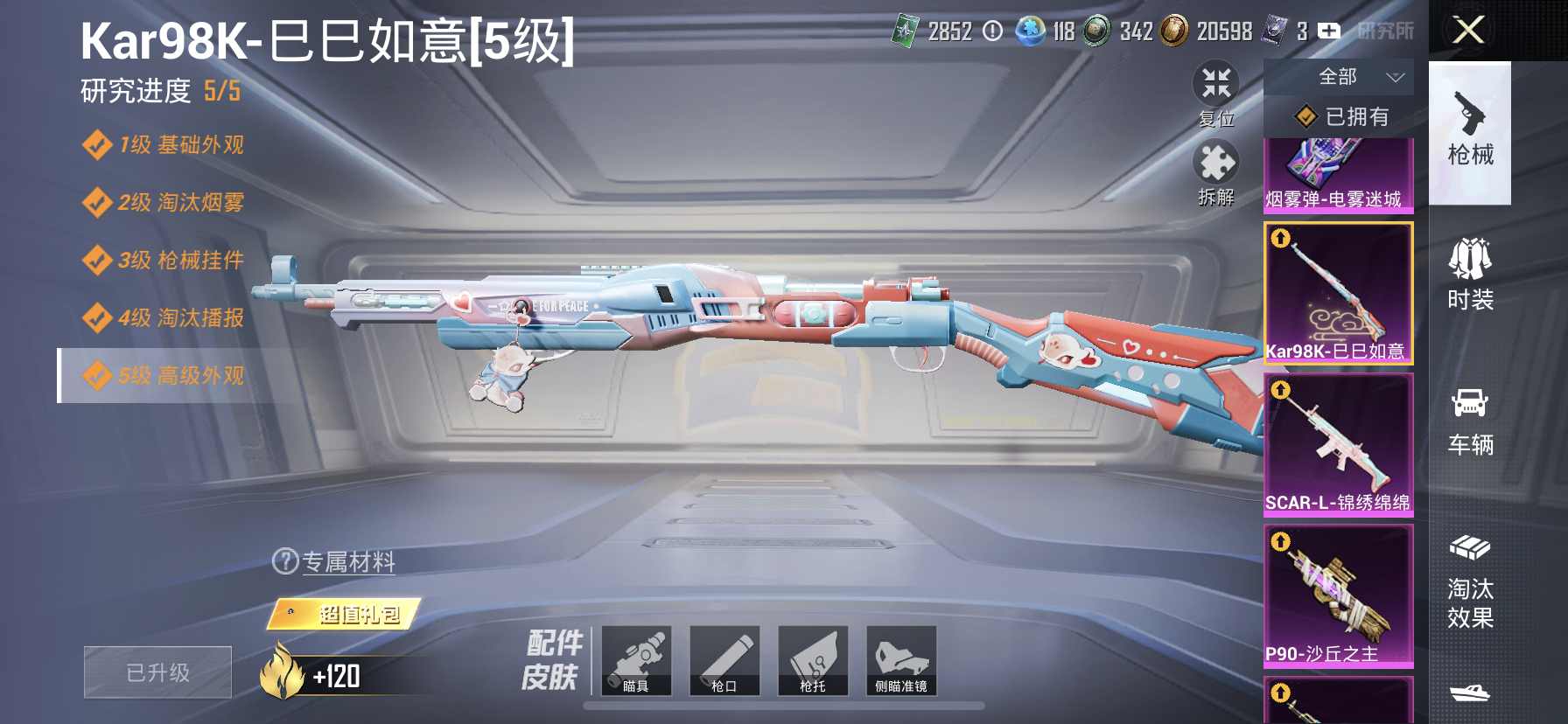The height and width of the screenshot is (724, 1568).
Task: Expand the 全部 filter dropdown
Action: pyautogui.click(x=1339, y=77)
